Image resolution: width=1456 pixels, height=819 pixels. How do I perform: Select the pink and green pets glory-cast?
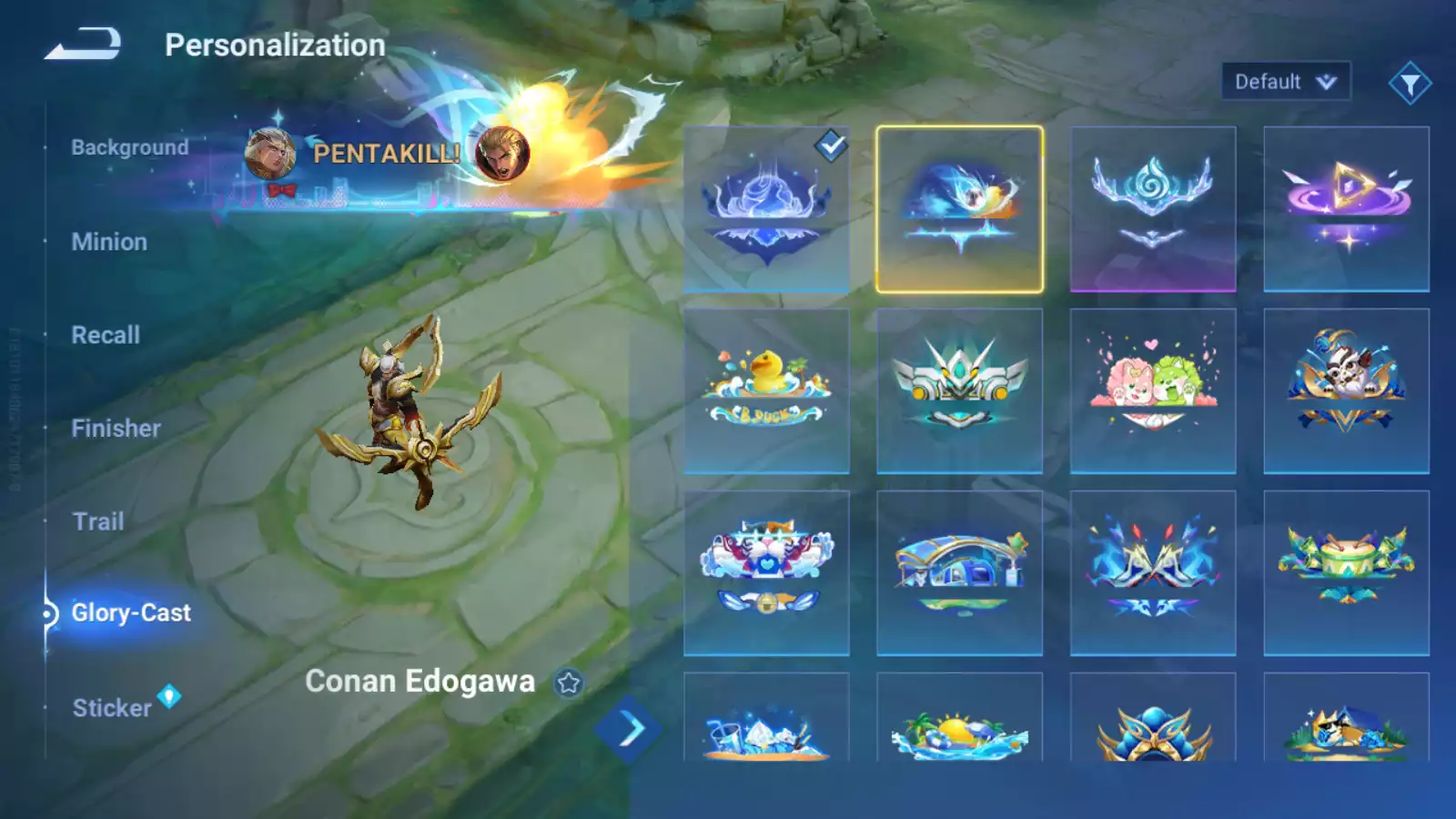click(x=1153, y=391)
